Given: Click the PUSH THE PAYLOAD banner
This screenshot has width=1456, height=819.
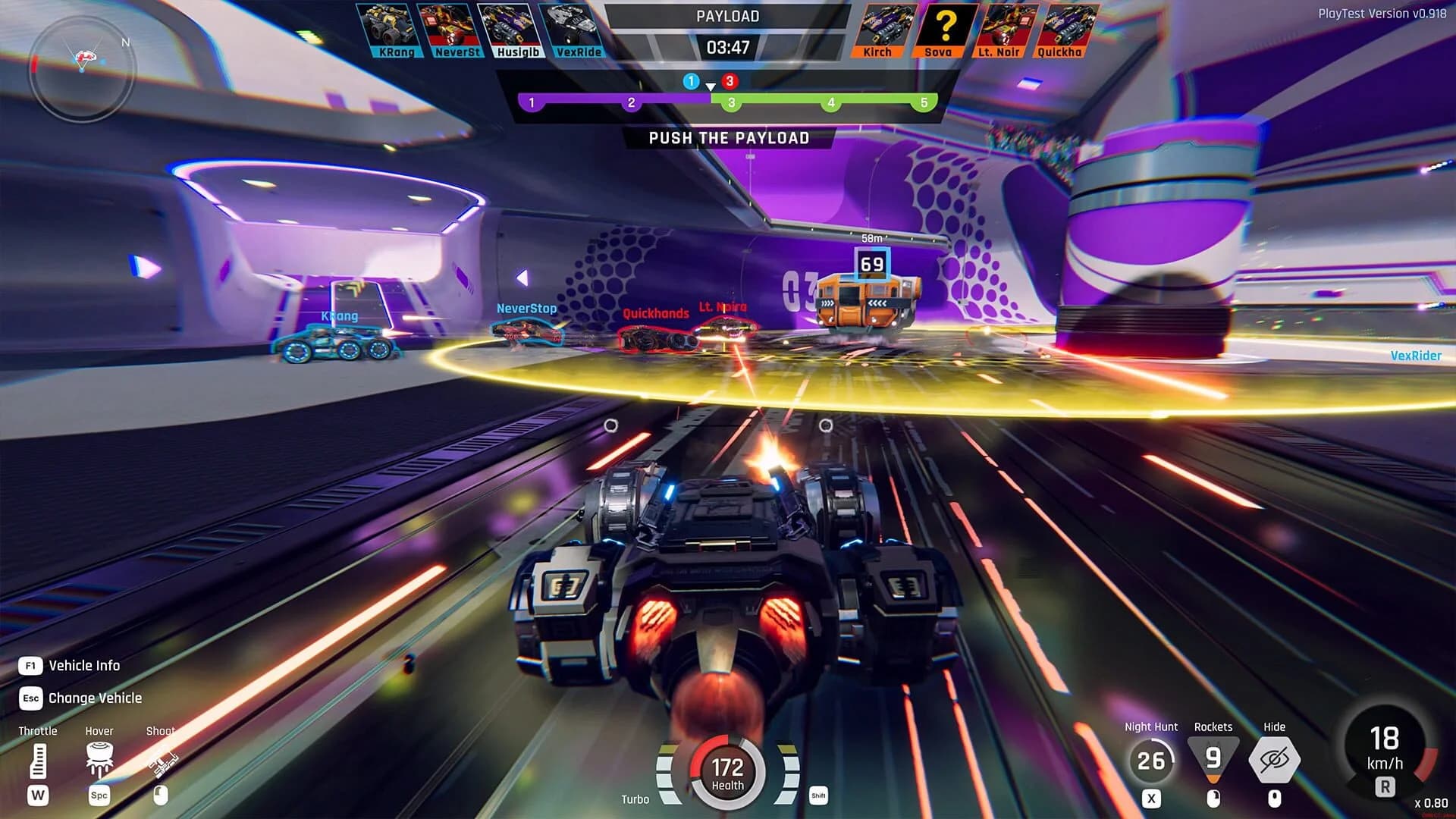Looking at the screenshot, I should pos(728,138).
